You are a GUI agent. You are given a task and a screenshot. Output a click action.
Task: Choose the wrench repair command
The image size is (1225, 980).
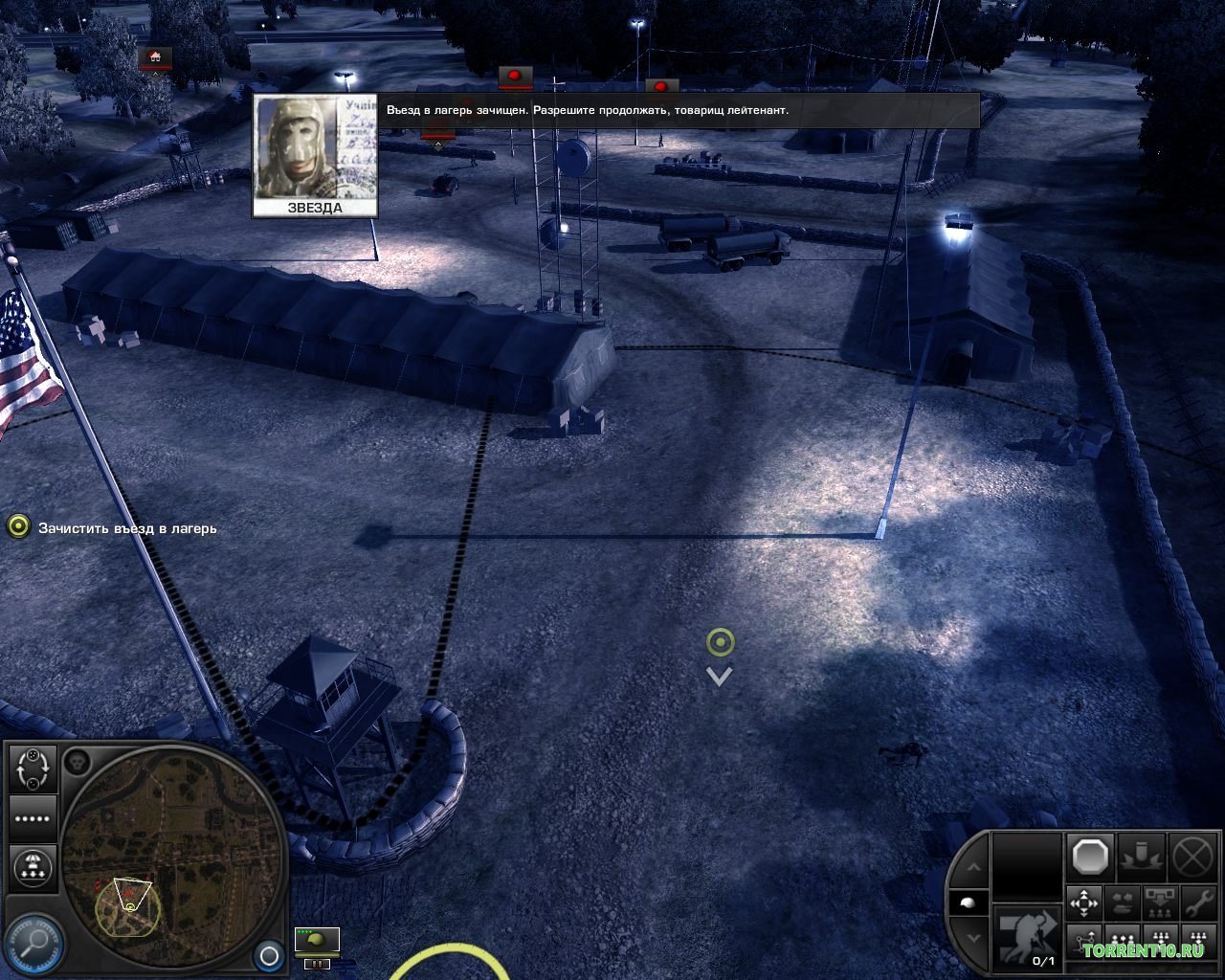(1197, 902)
